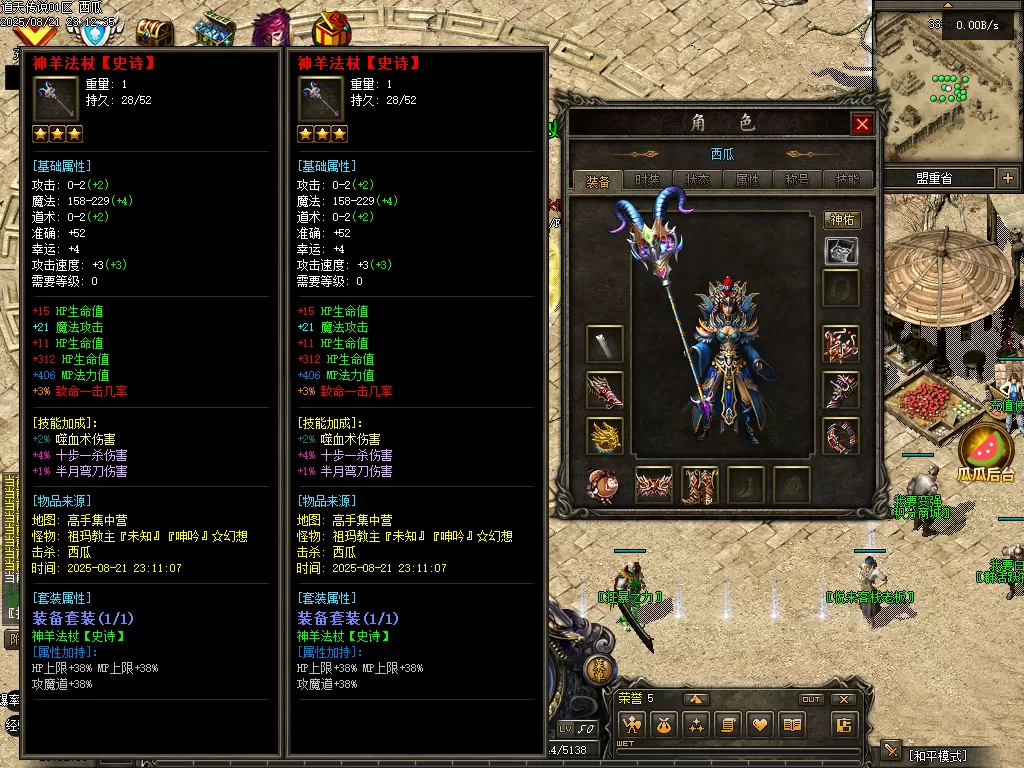Screen dimensions: 1024x768
Task: Show the 属性 tab
Action: click(747, 180)
